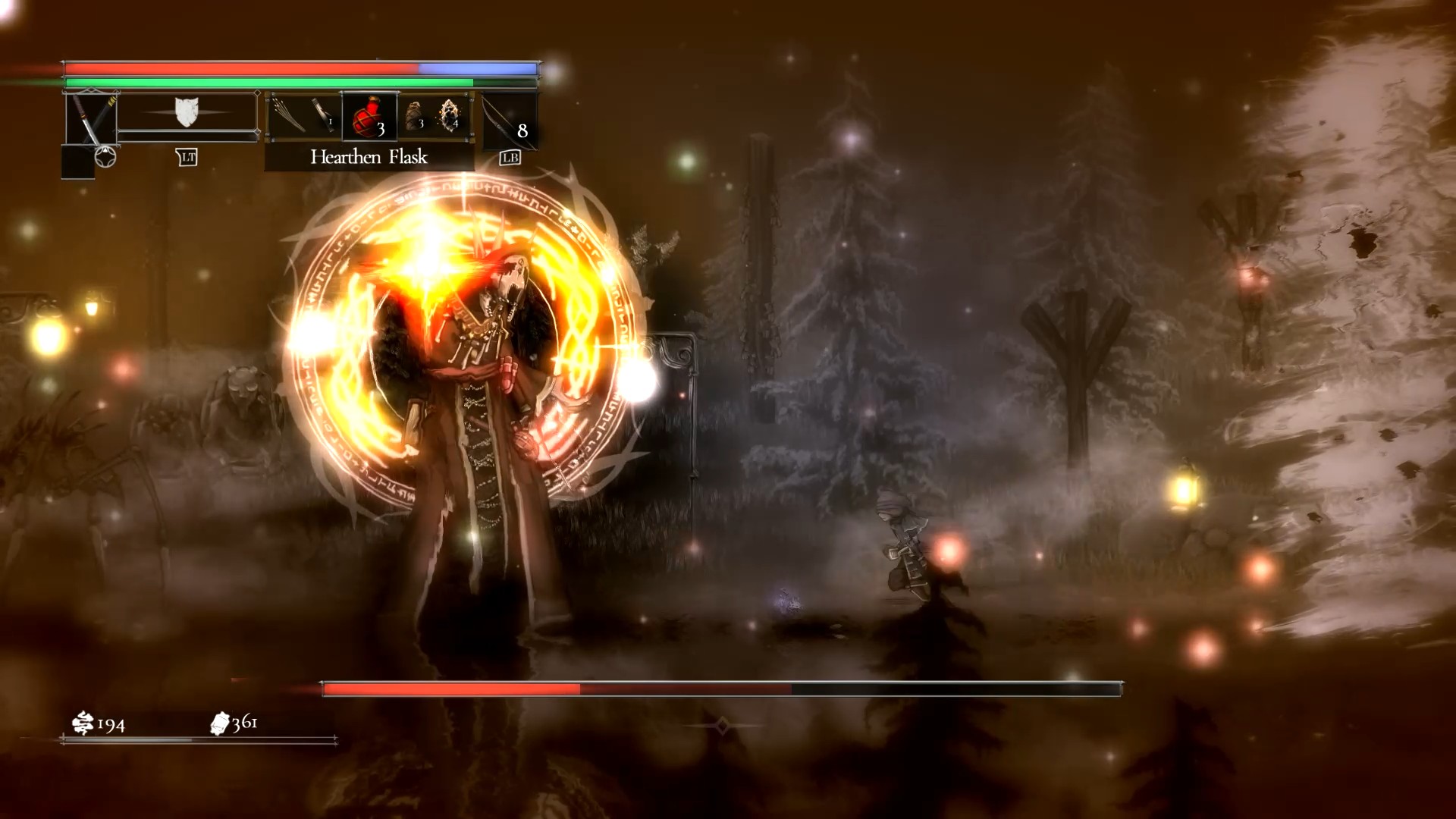Select the brown pouch item slot
Screen dimensions: 1456x819
click(414, 115)
